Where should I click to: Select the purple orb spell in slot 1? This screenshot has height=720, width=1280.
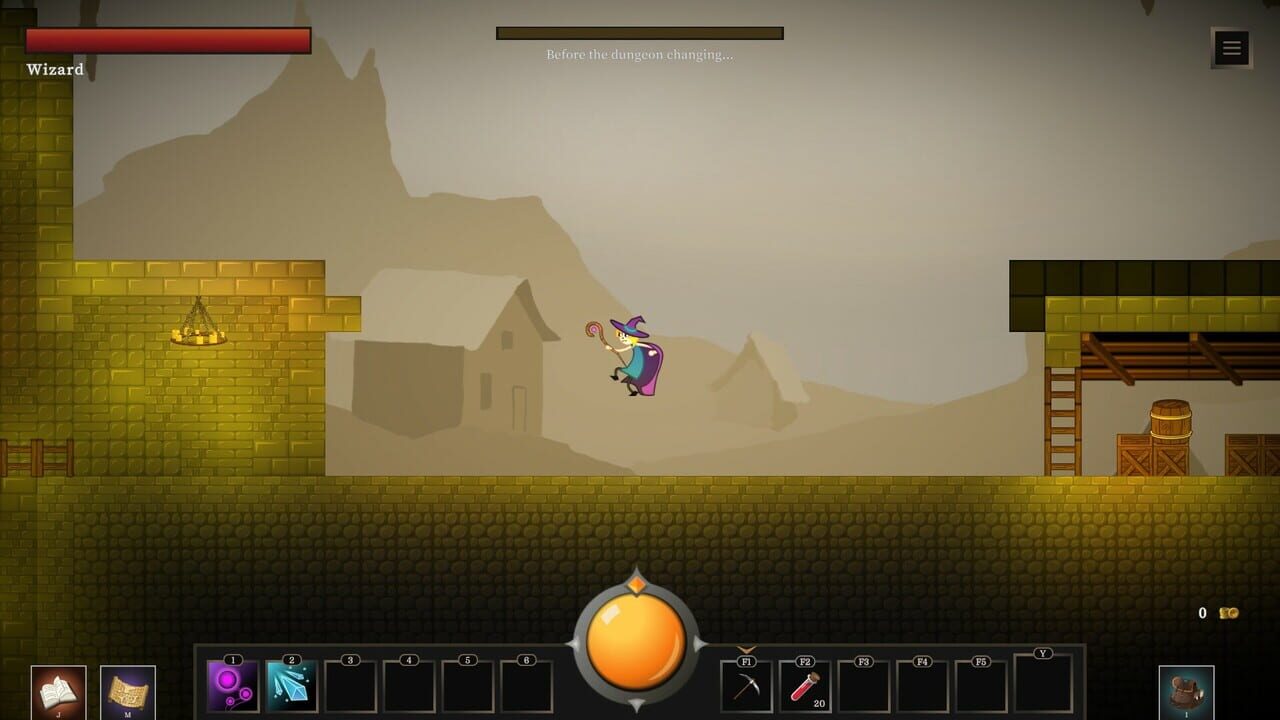232,687
